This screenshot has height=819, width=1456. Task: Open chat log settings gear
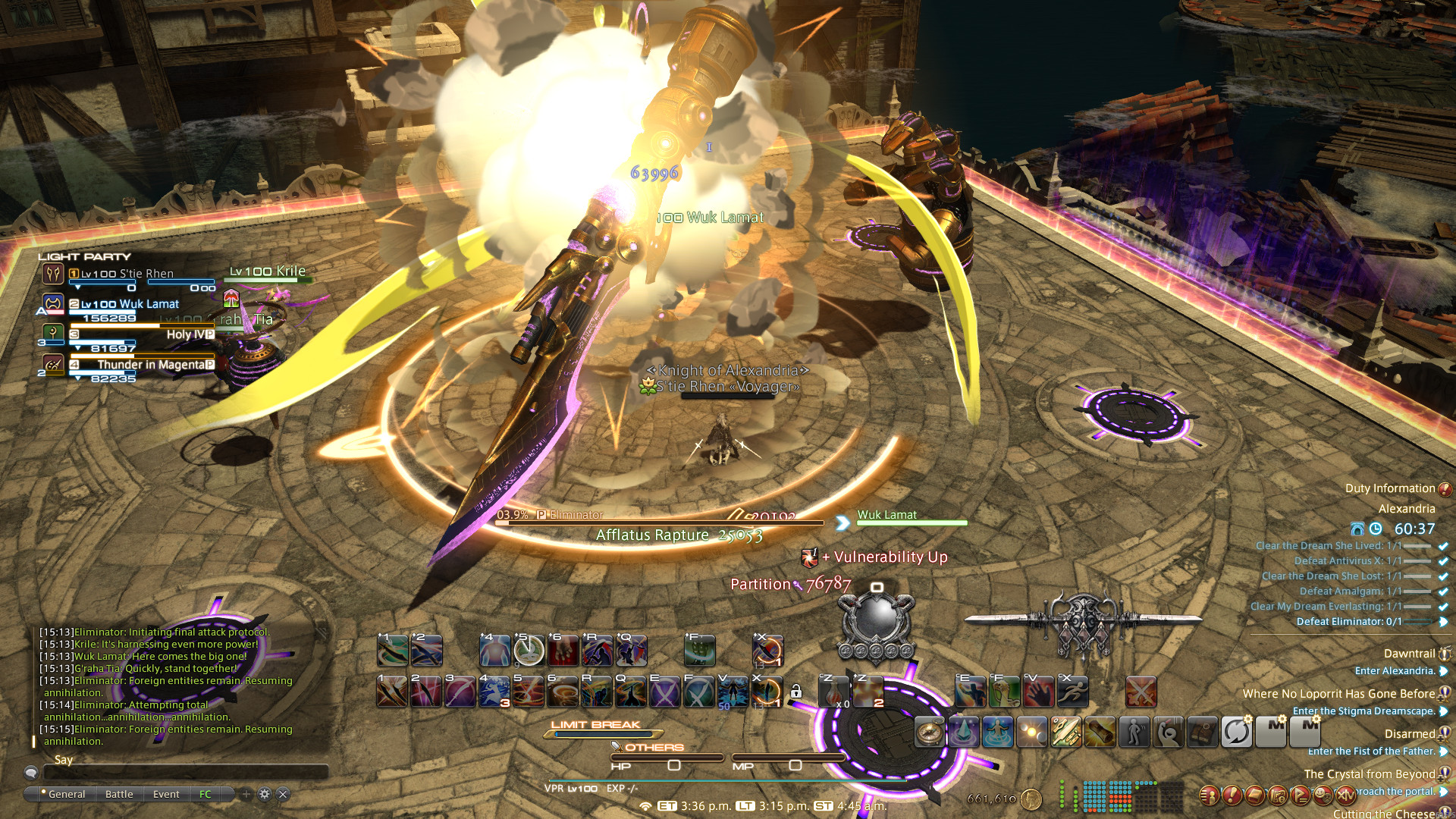coord(265,794)
